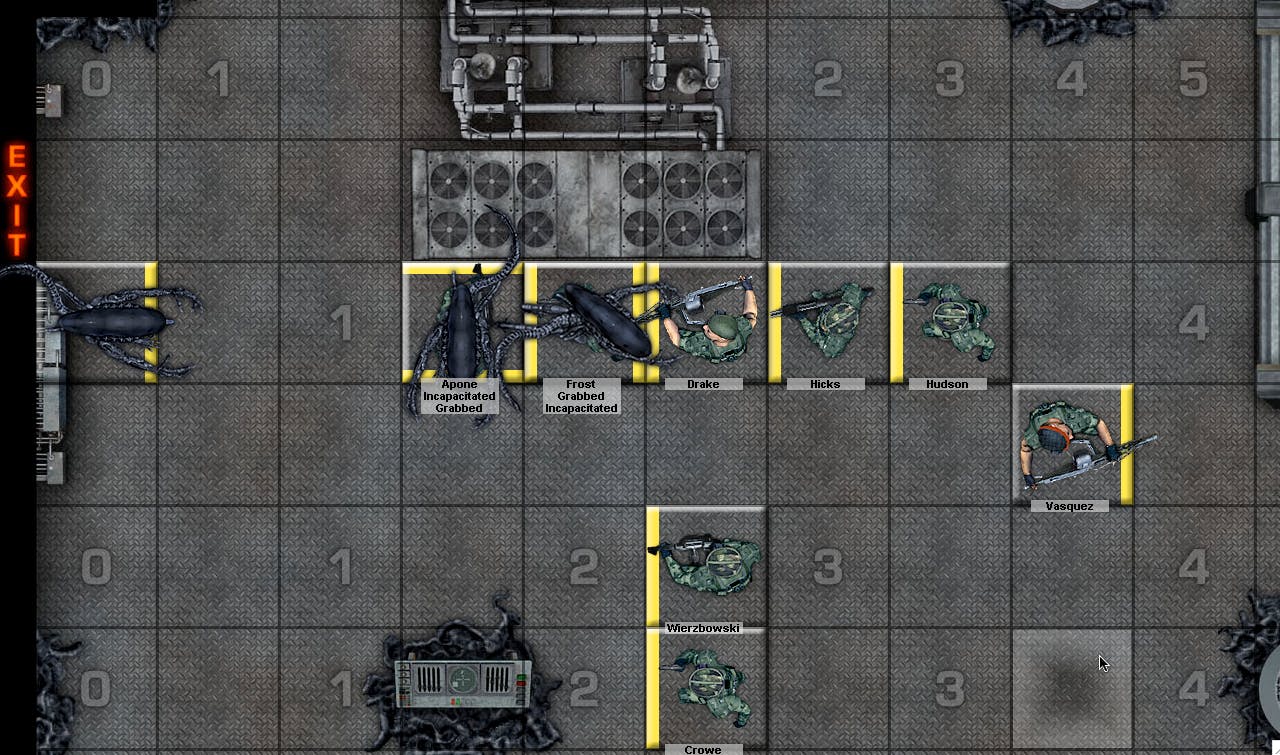Select the Vasquez marine token

[1072, 445]
